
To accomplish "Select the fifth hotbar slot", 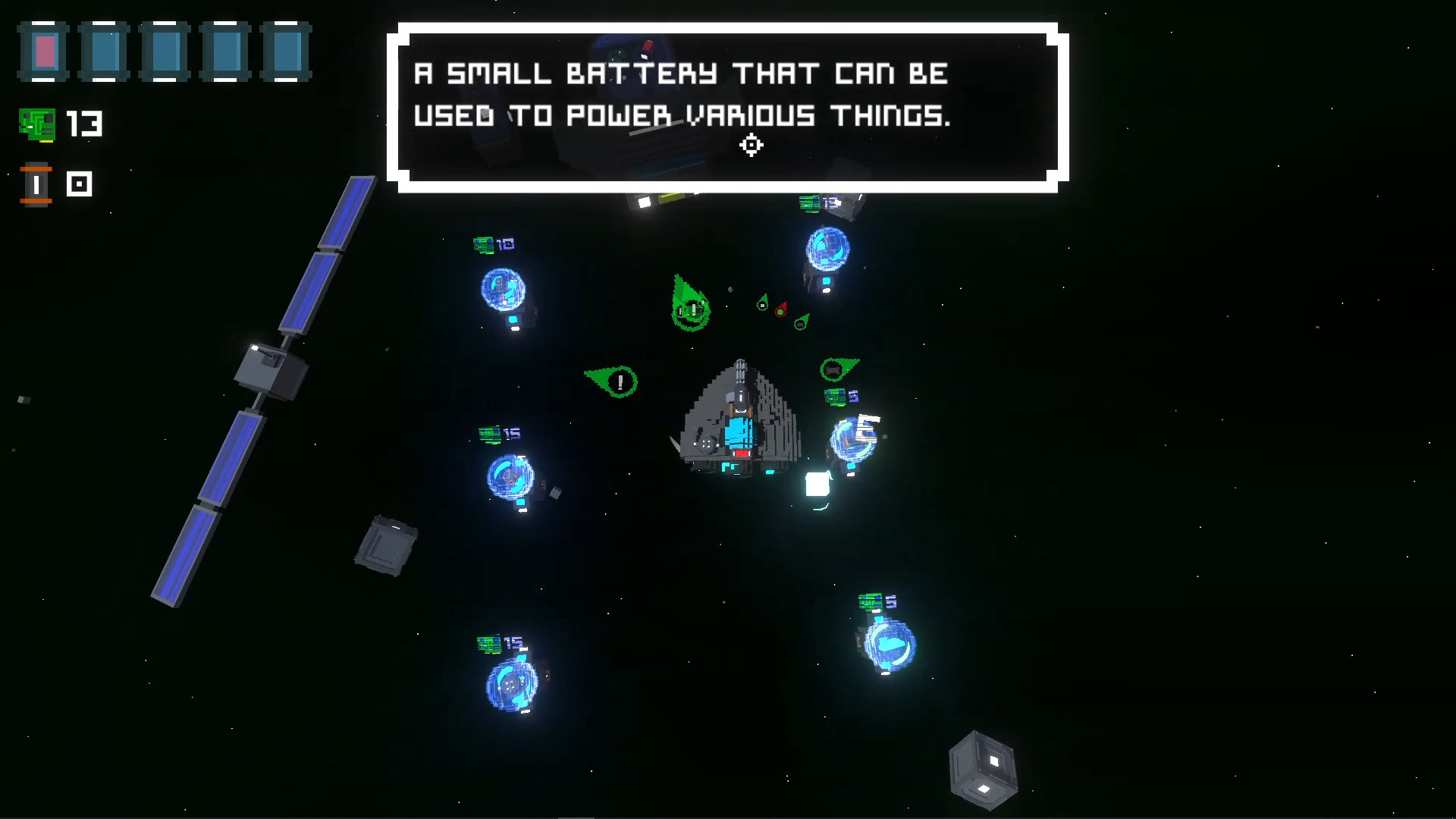I will pos(286,52).
